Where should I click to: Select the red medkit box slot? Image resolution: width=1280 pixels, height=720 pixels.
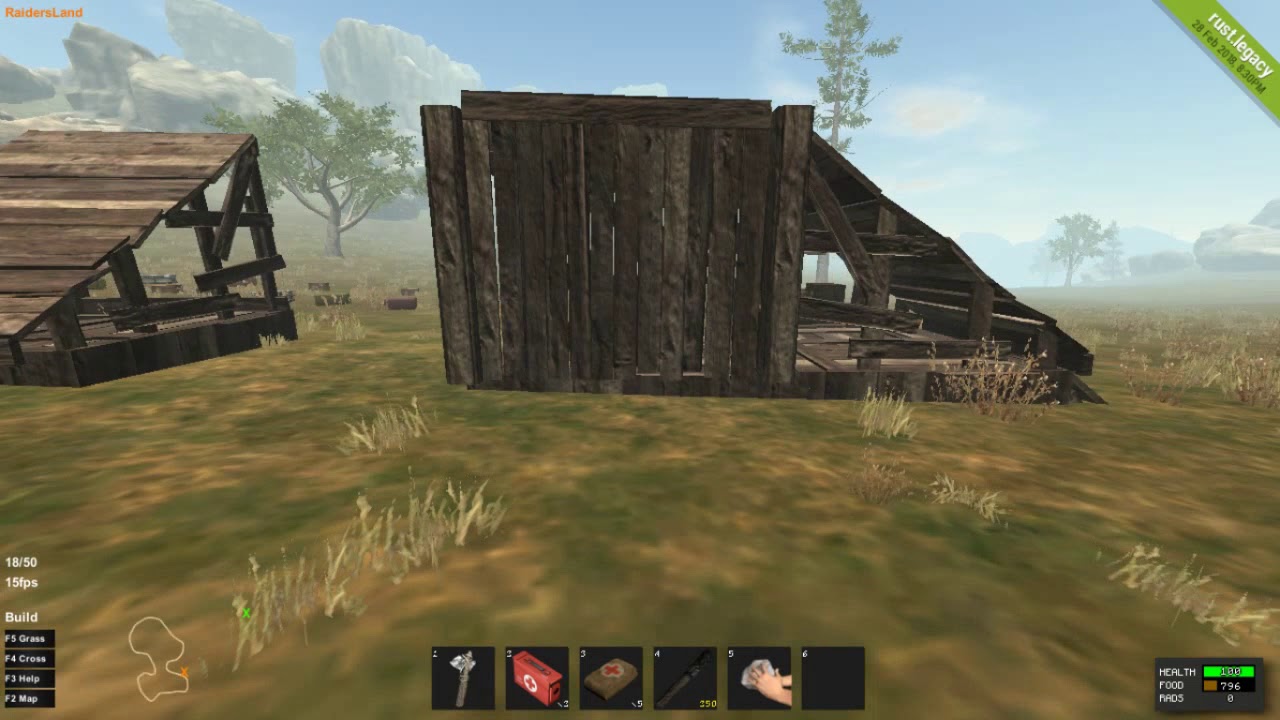pyautogui.click(x=537, y=678)
